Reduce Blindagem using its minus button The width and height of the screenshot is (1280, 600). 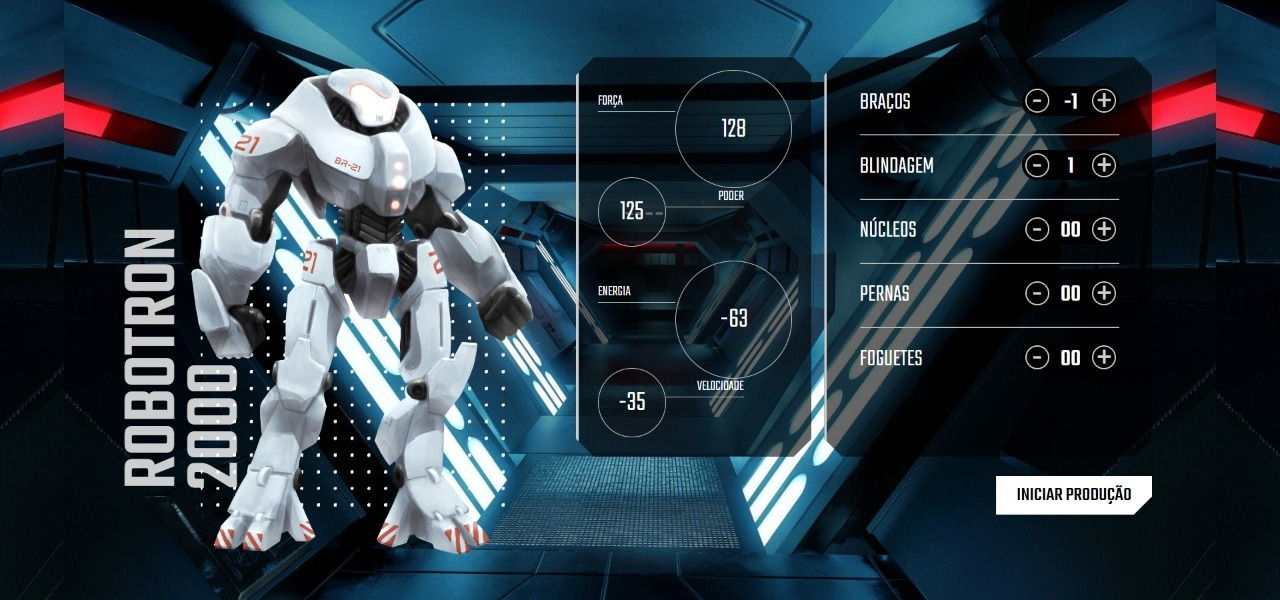[1037, 165]
